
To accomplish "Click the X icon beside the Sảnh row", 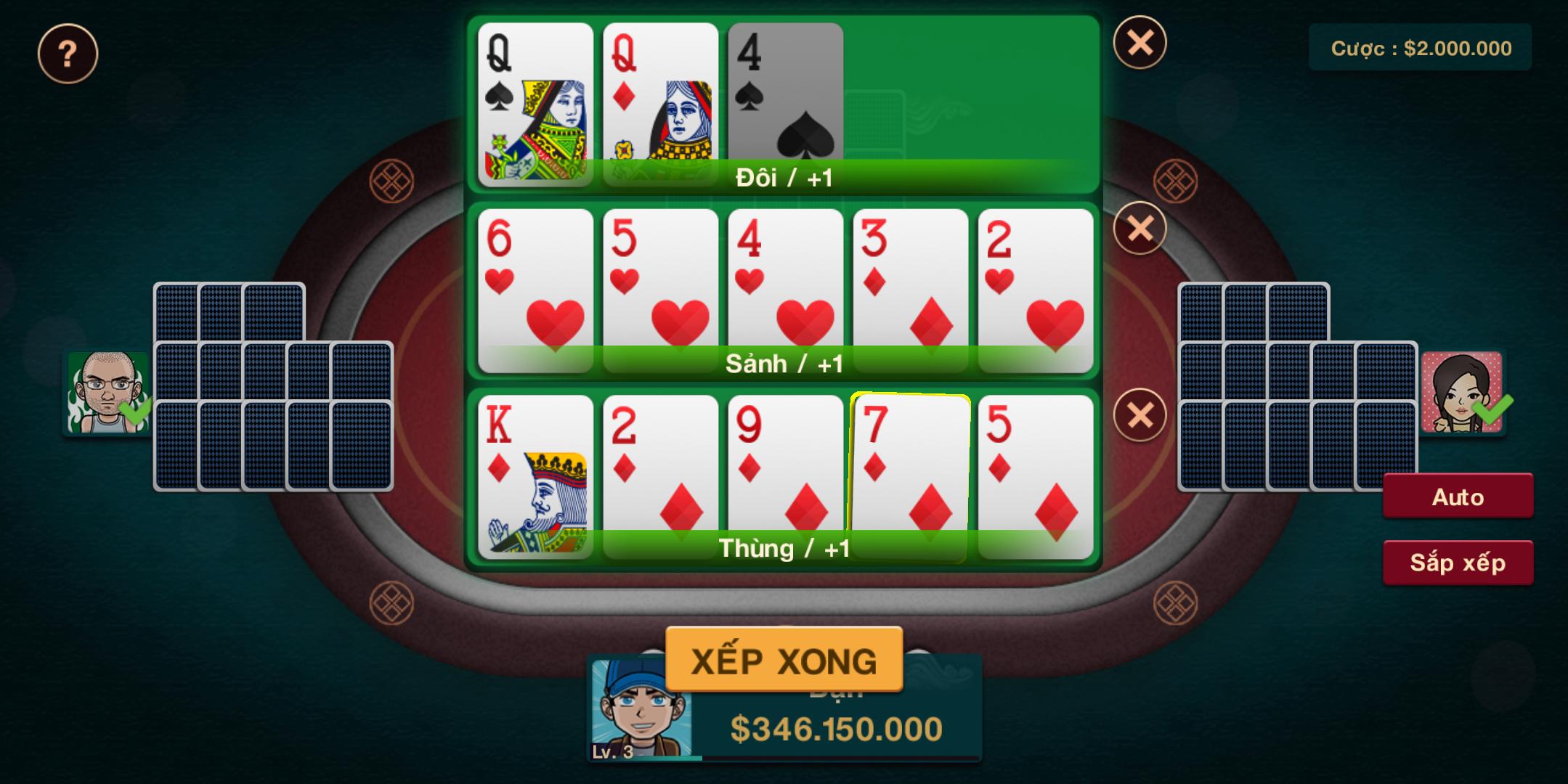I will 1140,229.
